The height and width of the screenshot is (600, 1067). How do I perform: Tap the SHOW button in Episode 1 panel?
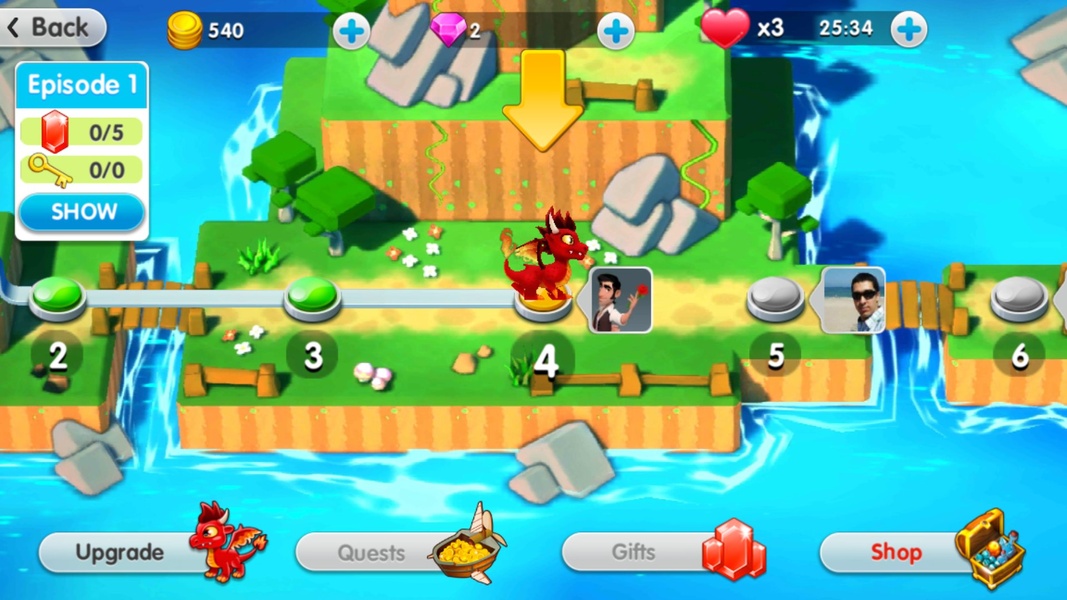coord(83,212)
